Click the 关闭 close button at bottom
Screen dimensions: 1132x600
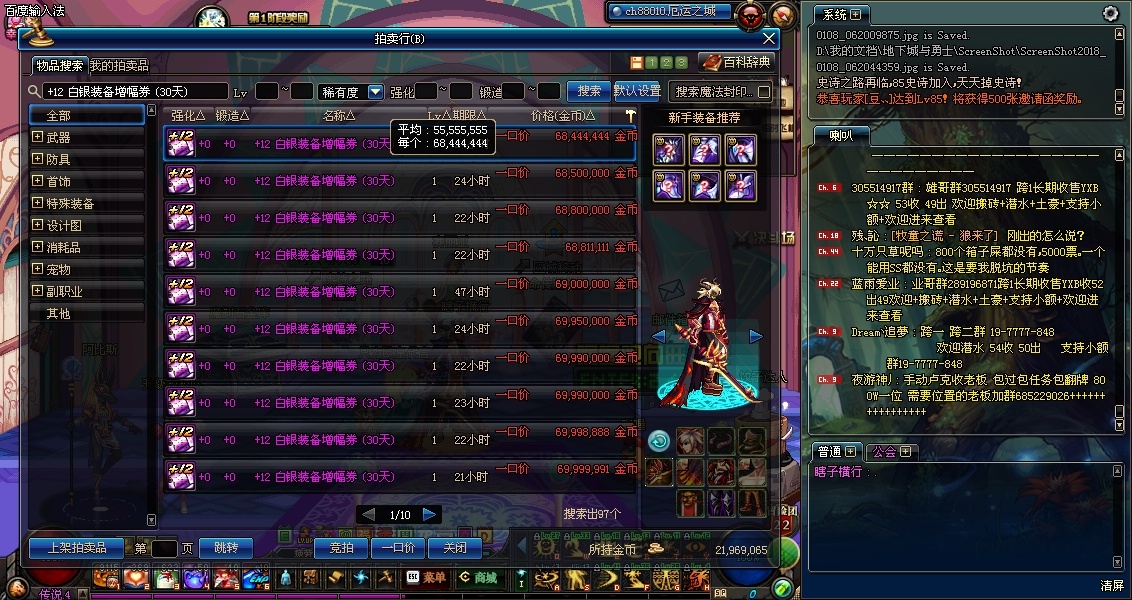(455, 548)
